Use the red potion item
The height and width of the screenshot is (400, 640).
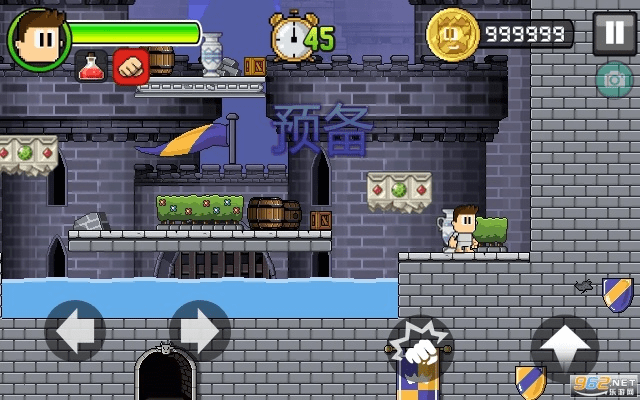click(91, 66)
